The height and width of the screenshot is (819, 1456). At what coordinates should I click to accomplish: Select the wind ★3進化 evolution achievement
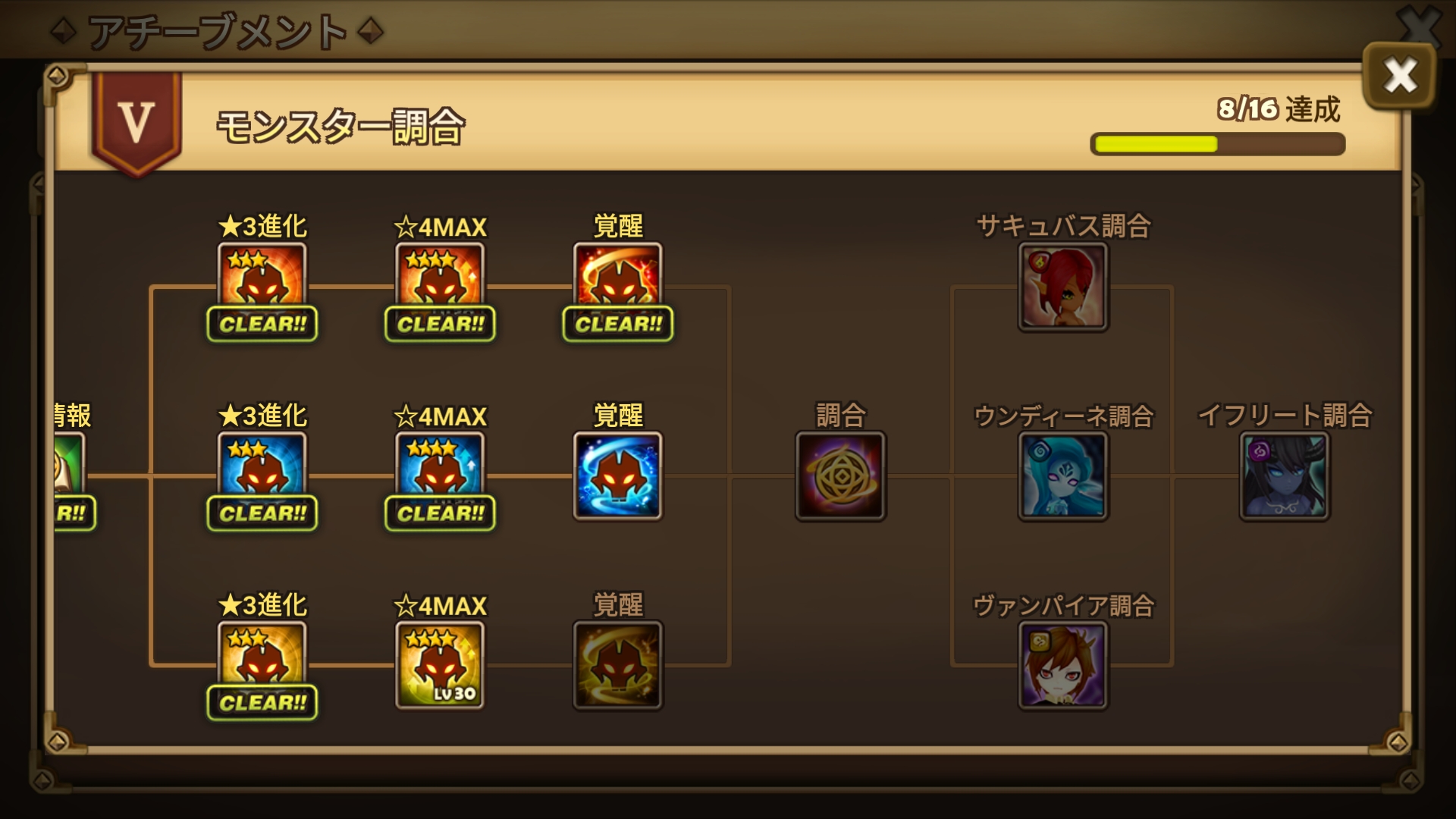point(262,660)
